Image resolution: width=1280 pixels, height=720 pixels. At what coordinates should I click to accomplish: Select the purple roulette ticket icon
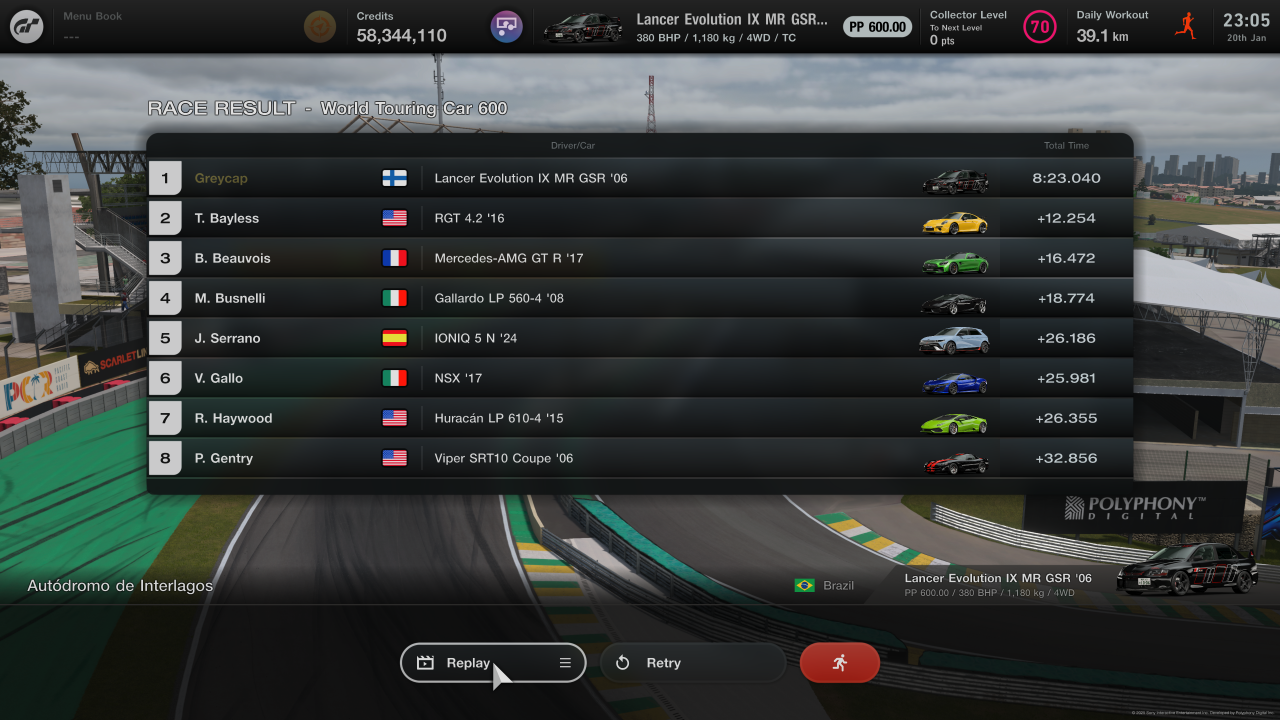click(507, 26)
